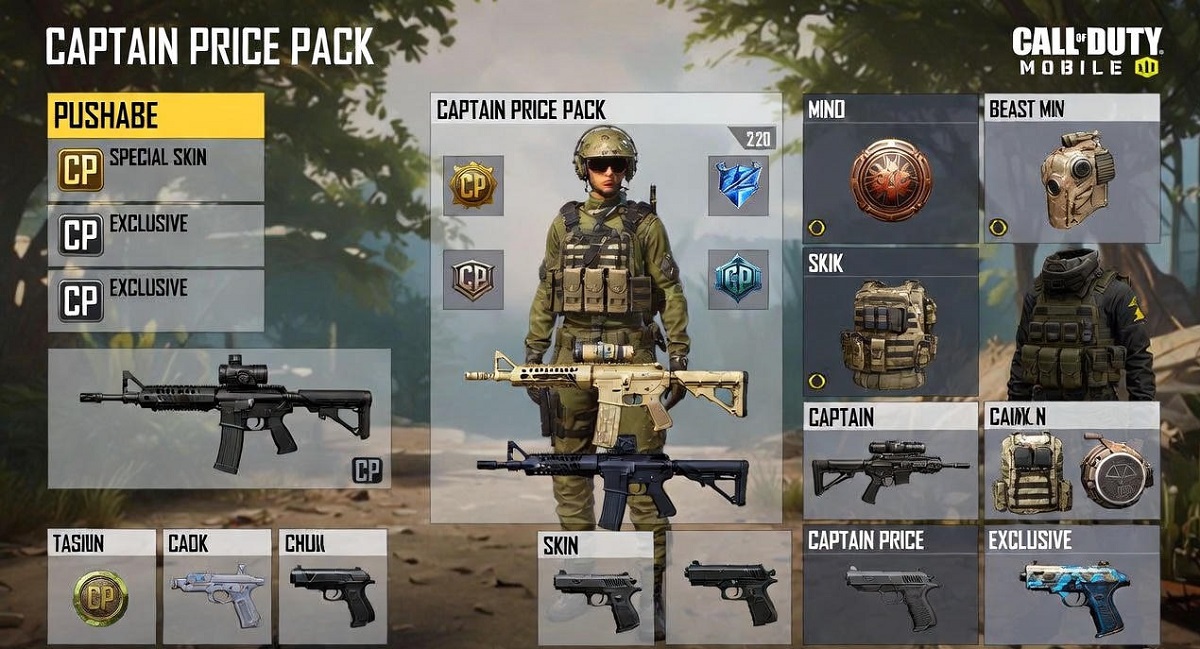Open the backpack and grenade tile

coord(1072,470)
